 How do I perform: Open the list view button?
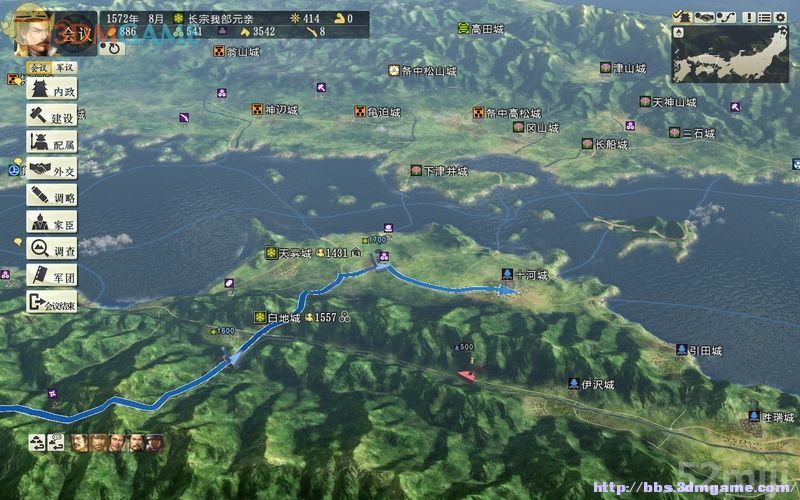763,16
